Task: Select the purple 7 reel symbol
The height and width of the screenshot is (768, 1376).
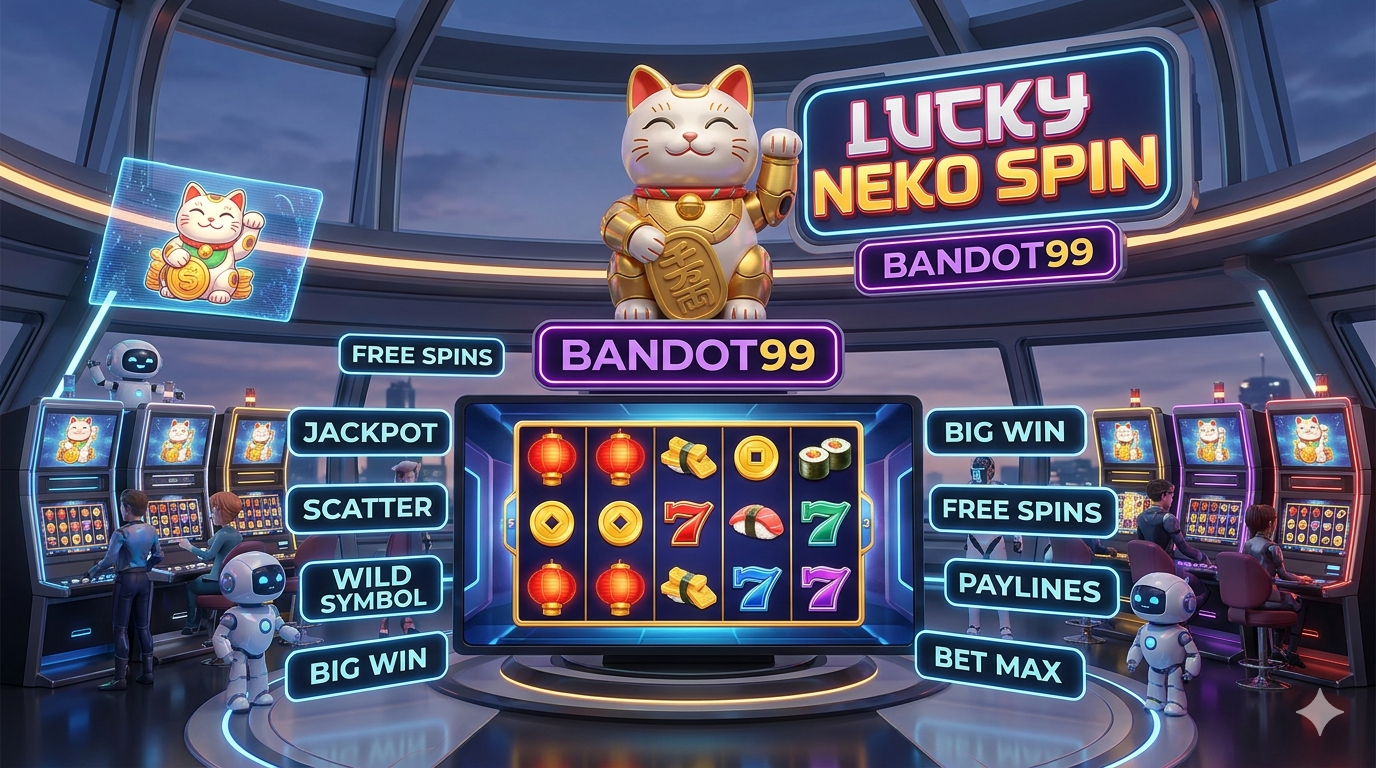Action: (x=826, y=586)
